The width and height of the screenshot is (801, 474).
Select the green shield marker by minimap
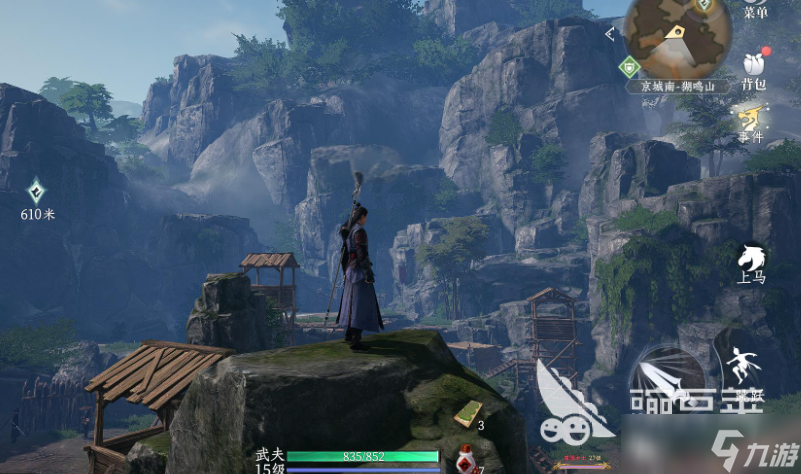[x=628, y=67]
